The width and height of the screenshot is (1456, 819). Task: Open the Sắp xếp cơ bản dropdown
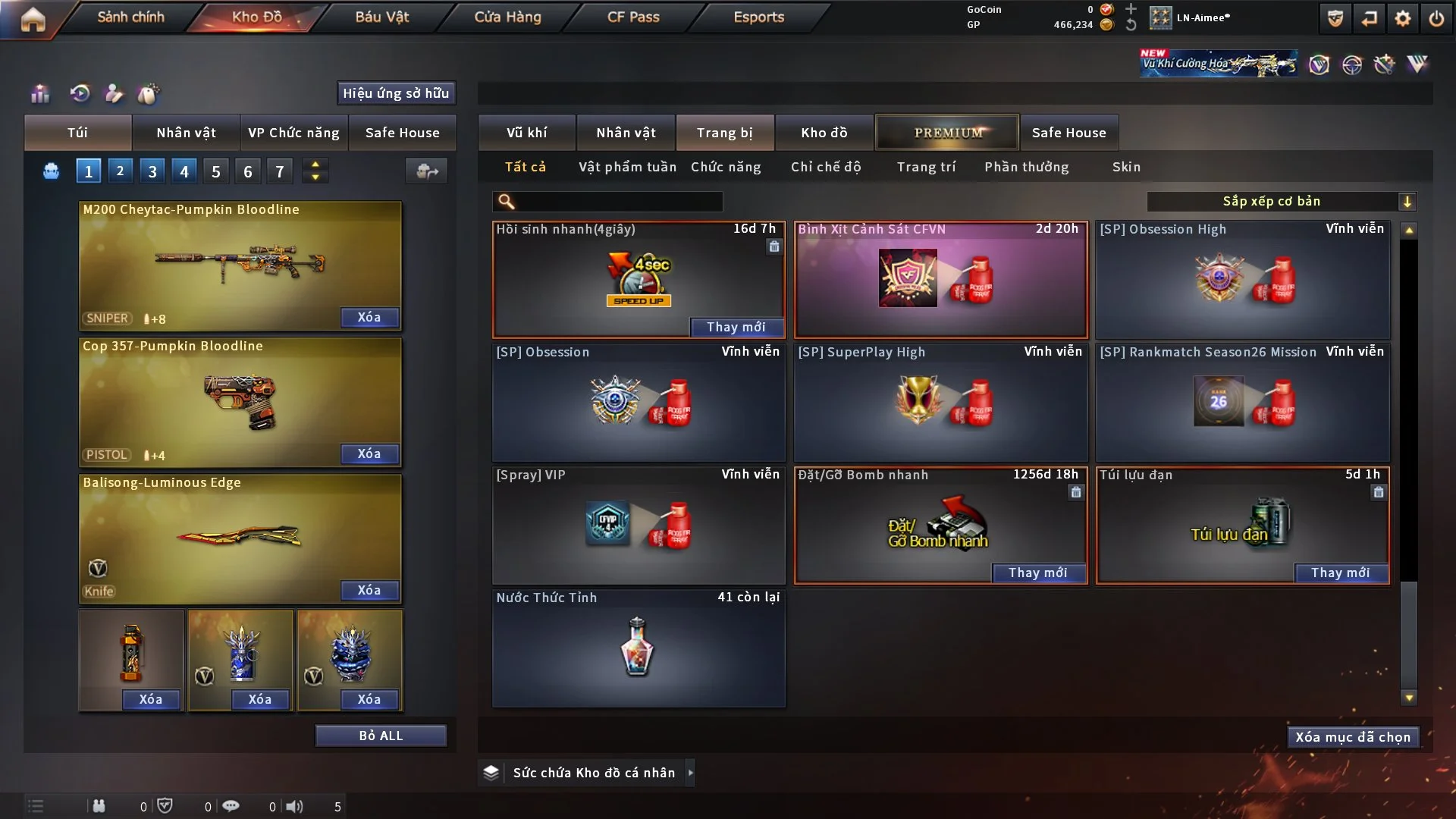click(x=1281, y=202)
